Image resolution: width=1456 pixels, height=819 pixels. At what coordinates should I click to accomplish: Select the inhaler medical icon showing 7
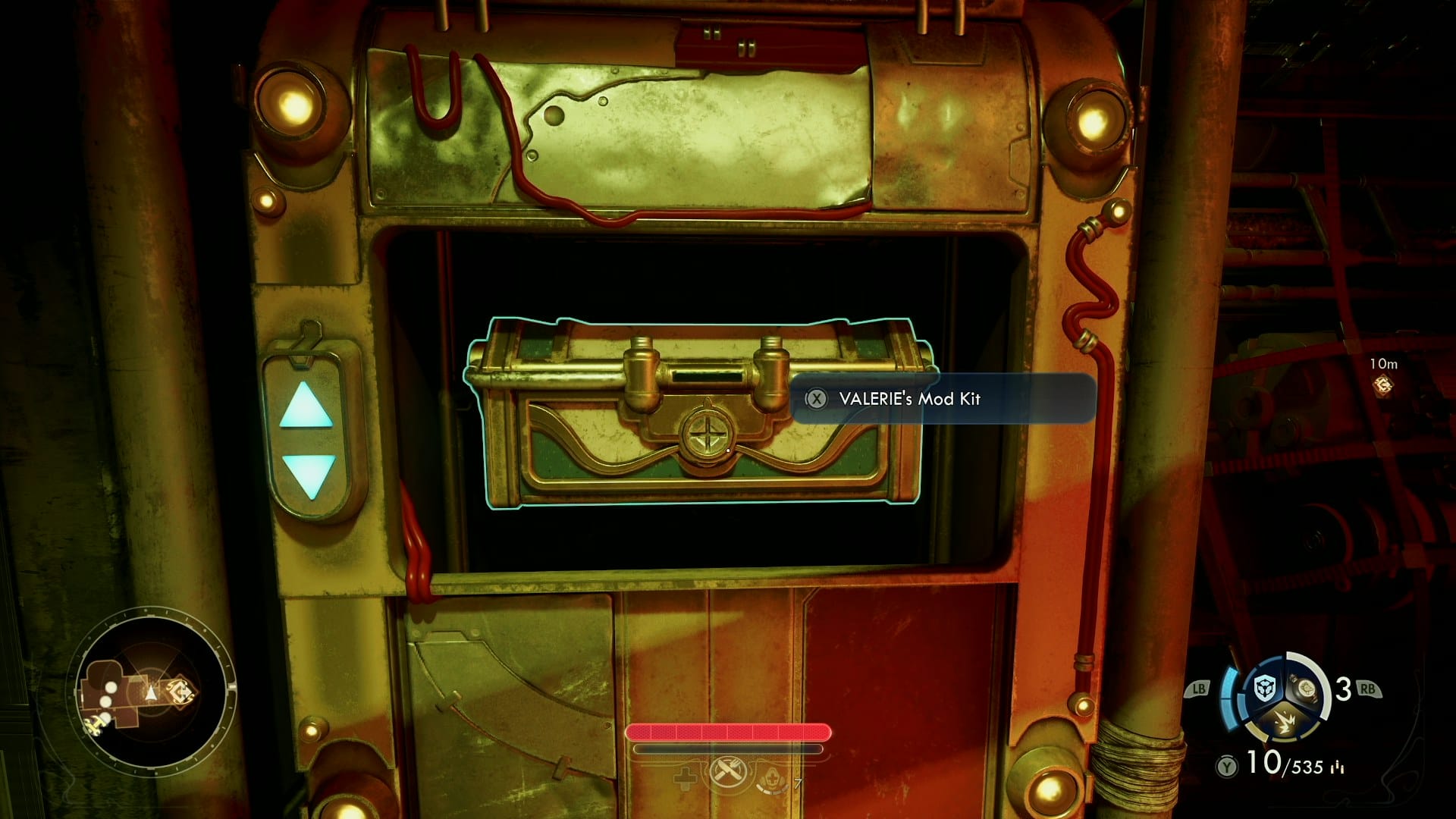tap(772, 779)
